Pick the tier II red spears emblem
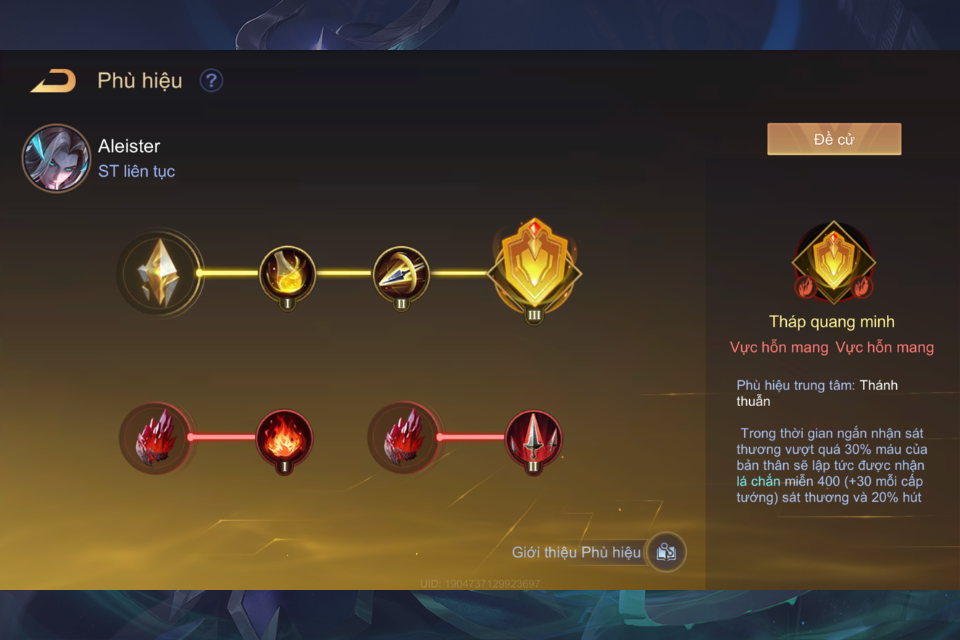Image resolution: width=960 pixels, height=640 pixels. pos(533,437)
